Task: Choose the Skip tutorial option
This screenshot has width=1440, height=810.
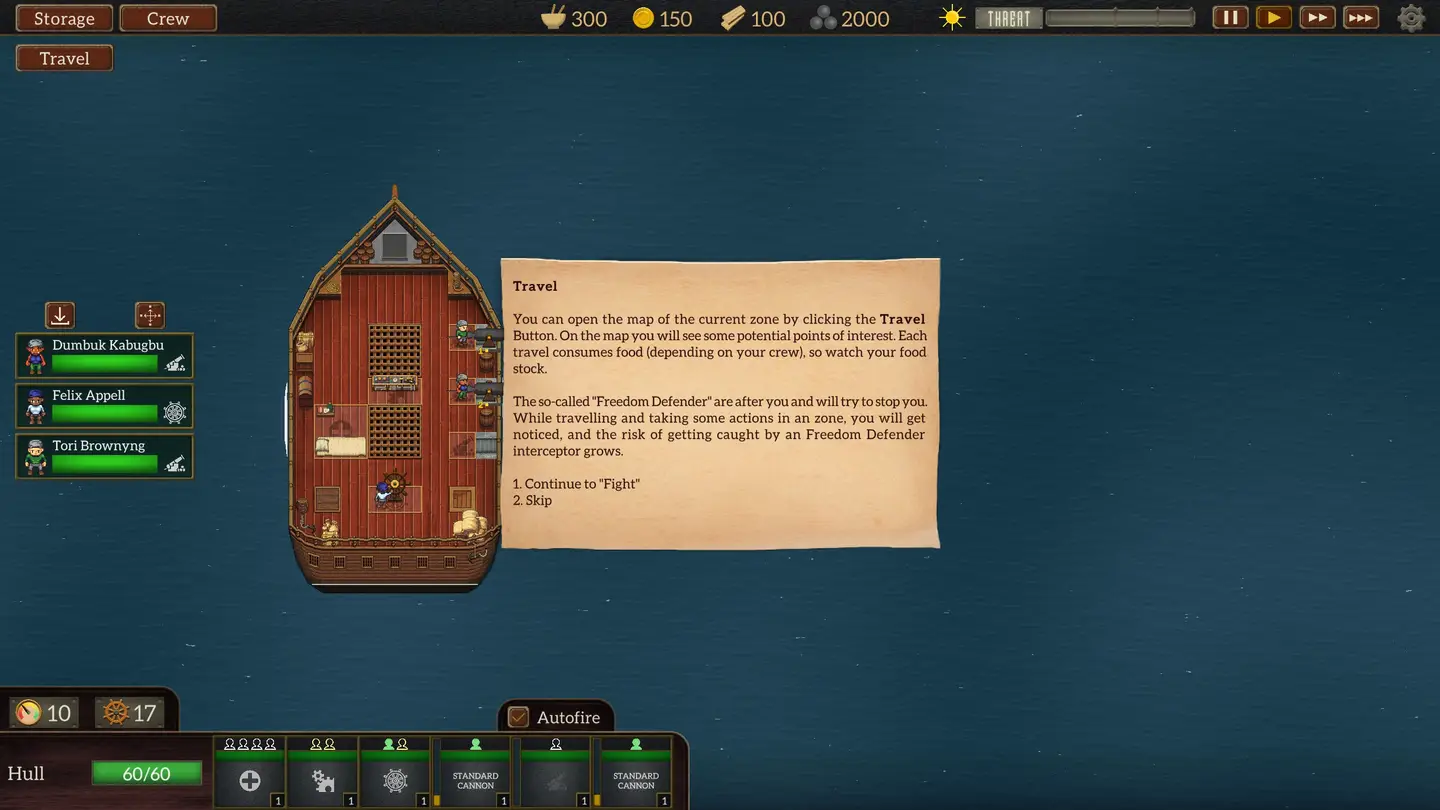Action: point(538,500)
